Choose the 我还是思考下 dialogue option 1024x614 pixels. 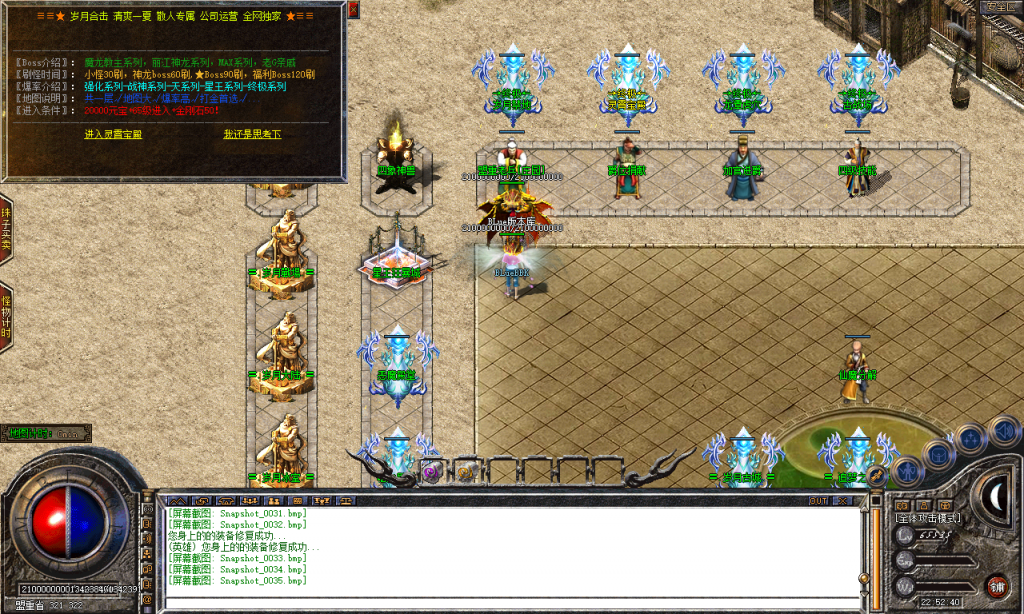pos(251,134)
